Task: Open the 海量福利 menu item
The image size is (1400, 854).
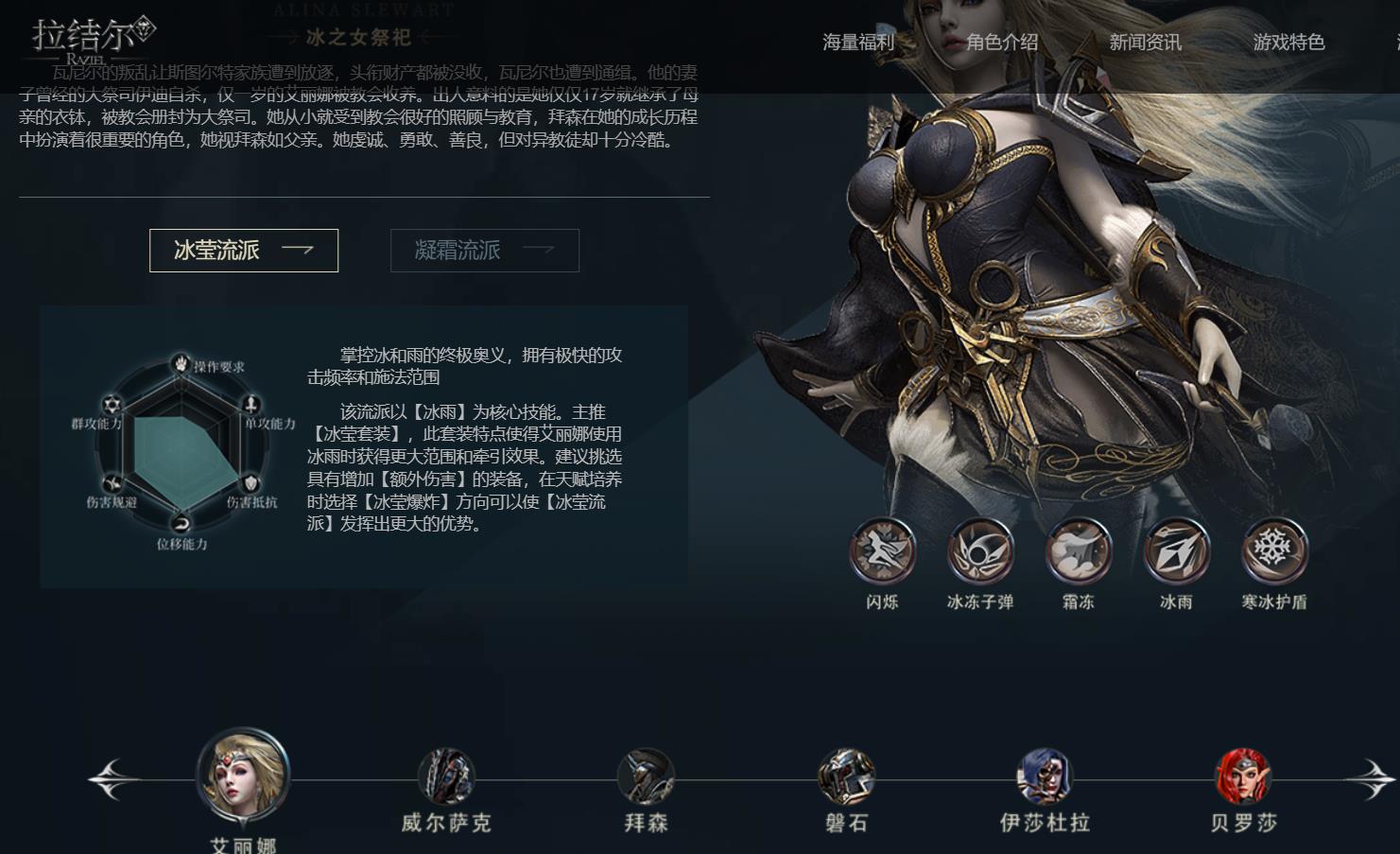Action: pyautogui.click(x=856, y=42)
